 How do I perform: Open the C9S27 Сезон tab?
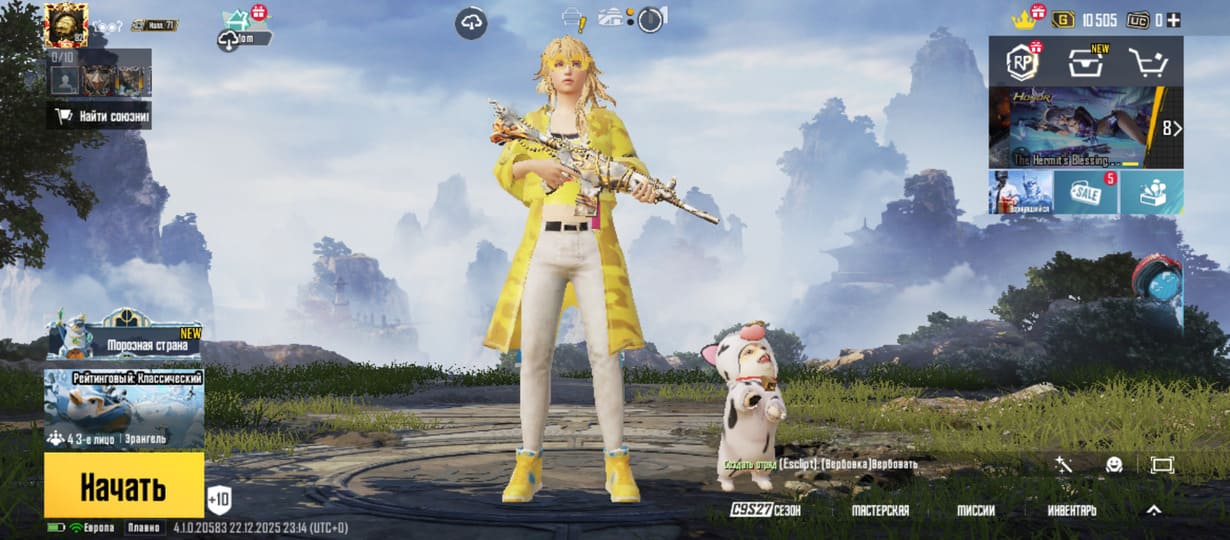coord(766,510)
